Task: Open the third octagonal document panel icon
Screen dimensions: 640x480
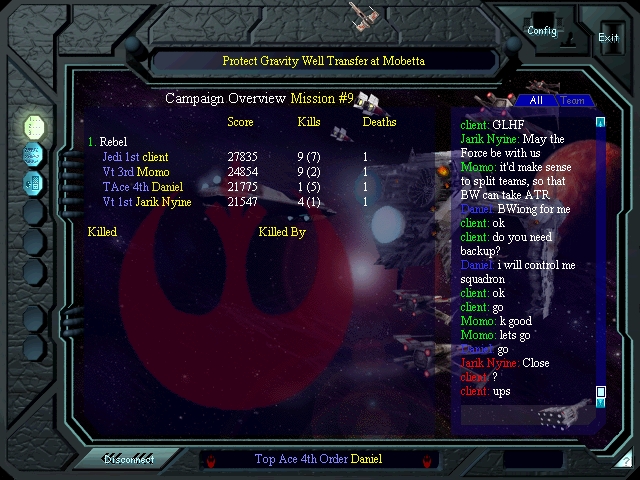Action: click(33, 183)
